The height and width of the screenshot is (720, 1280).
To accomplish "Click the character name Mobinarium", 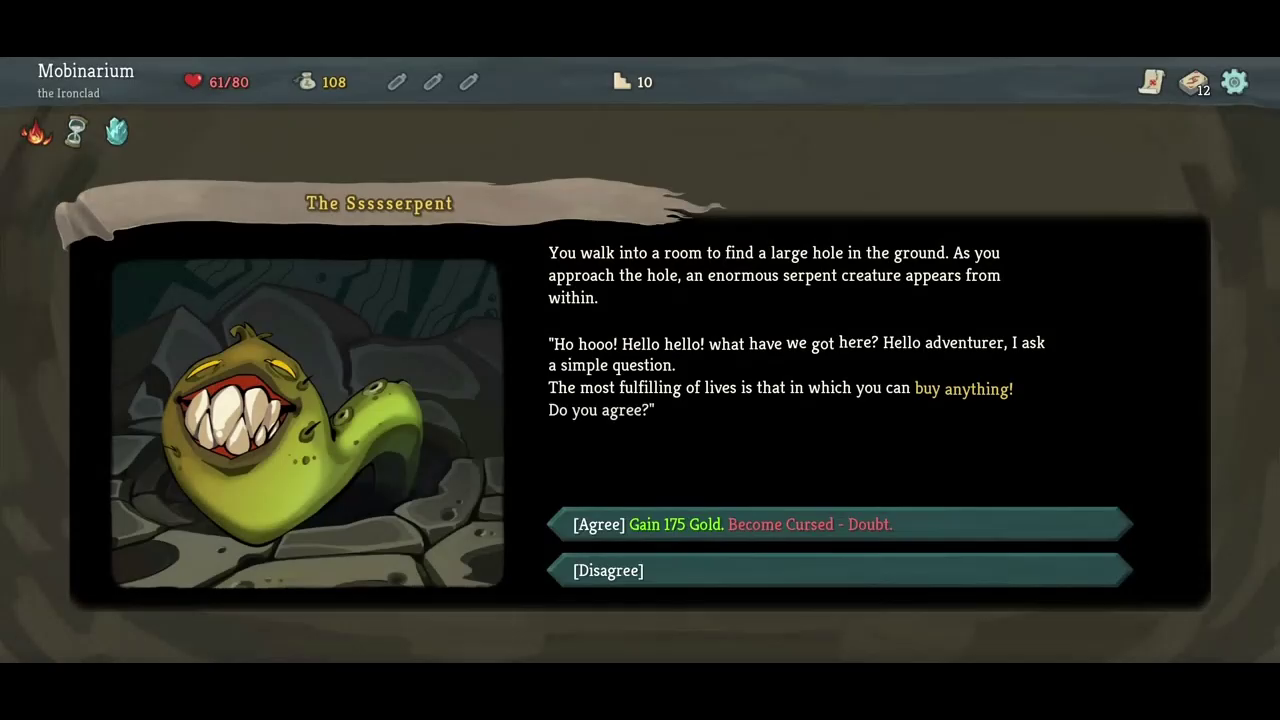I will (85, 71).
